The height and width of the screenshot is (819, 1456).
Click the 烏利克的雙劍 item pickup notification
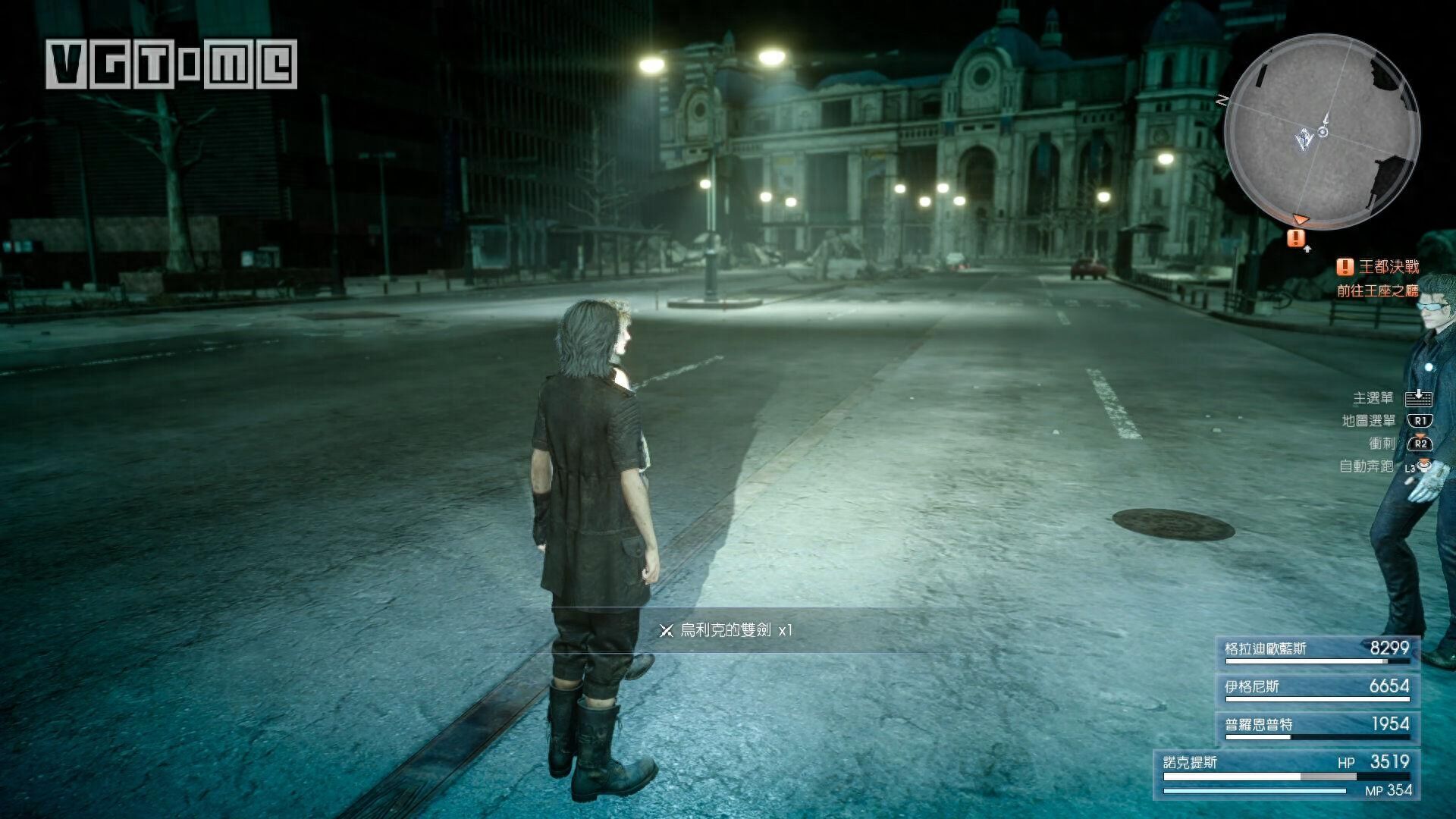pyautogui.click(x=726, y=630)
